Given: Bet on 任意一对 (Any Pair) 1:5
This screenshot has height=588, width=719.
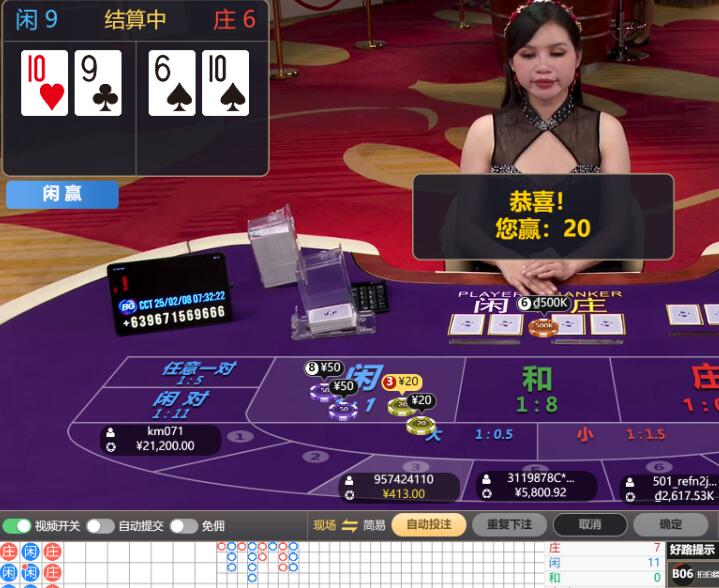Looking at the screenshot, I should coord(197,372).
